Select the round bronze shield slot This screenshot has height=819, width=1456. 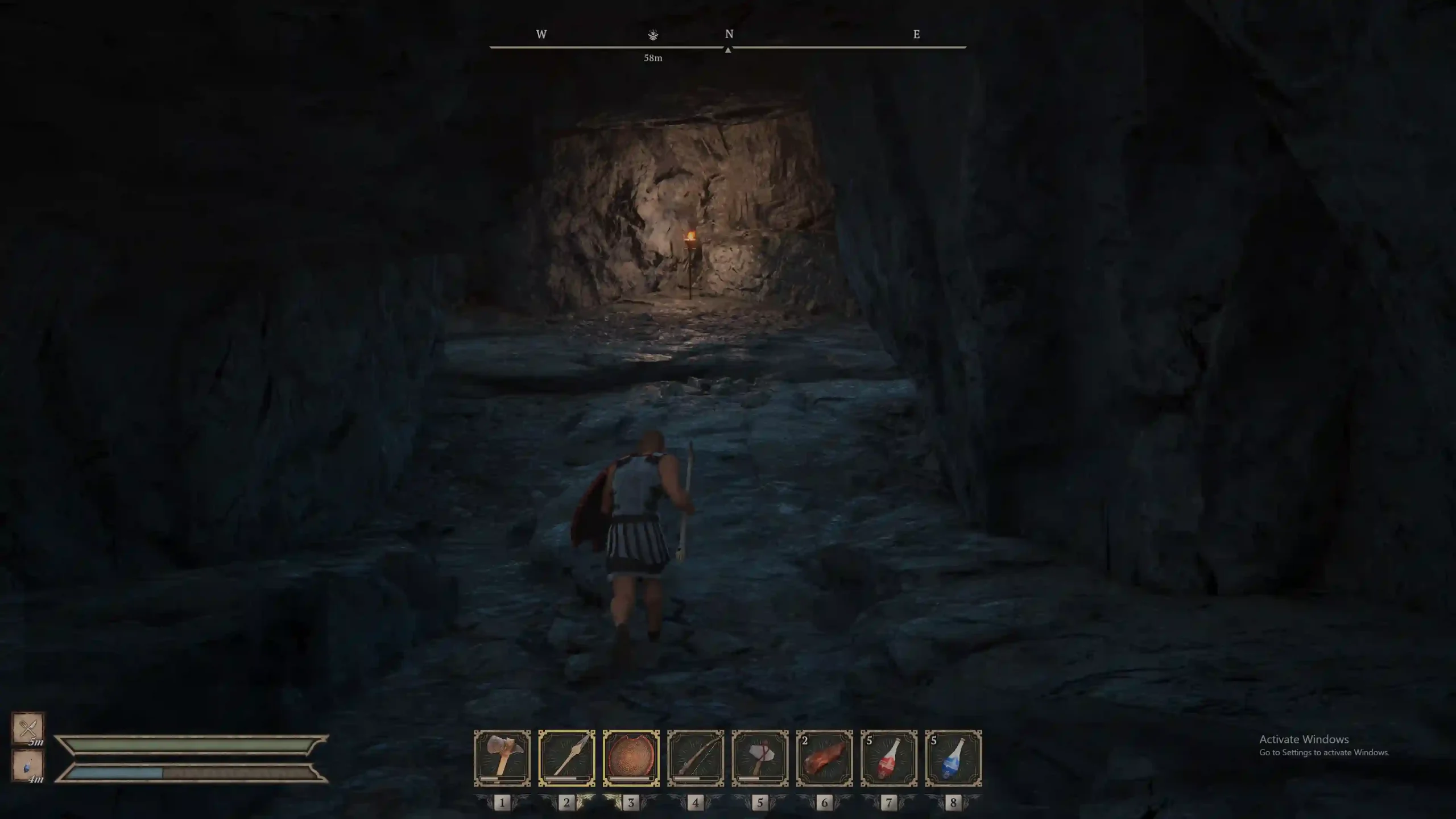[x=631, y=758]
